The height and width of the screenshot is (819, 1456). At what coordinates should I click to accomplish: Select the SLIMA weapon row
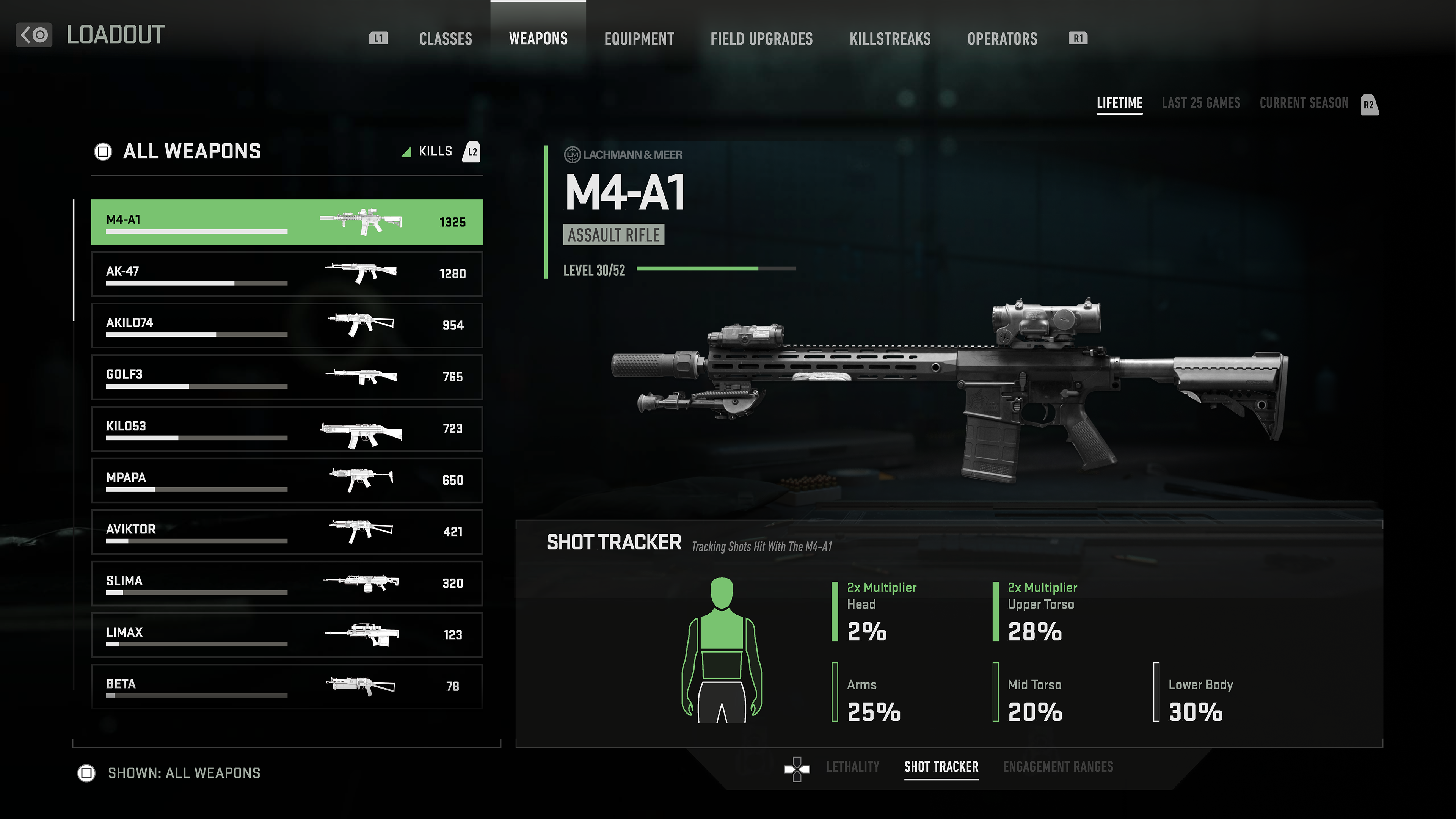(x=287, y=583)
